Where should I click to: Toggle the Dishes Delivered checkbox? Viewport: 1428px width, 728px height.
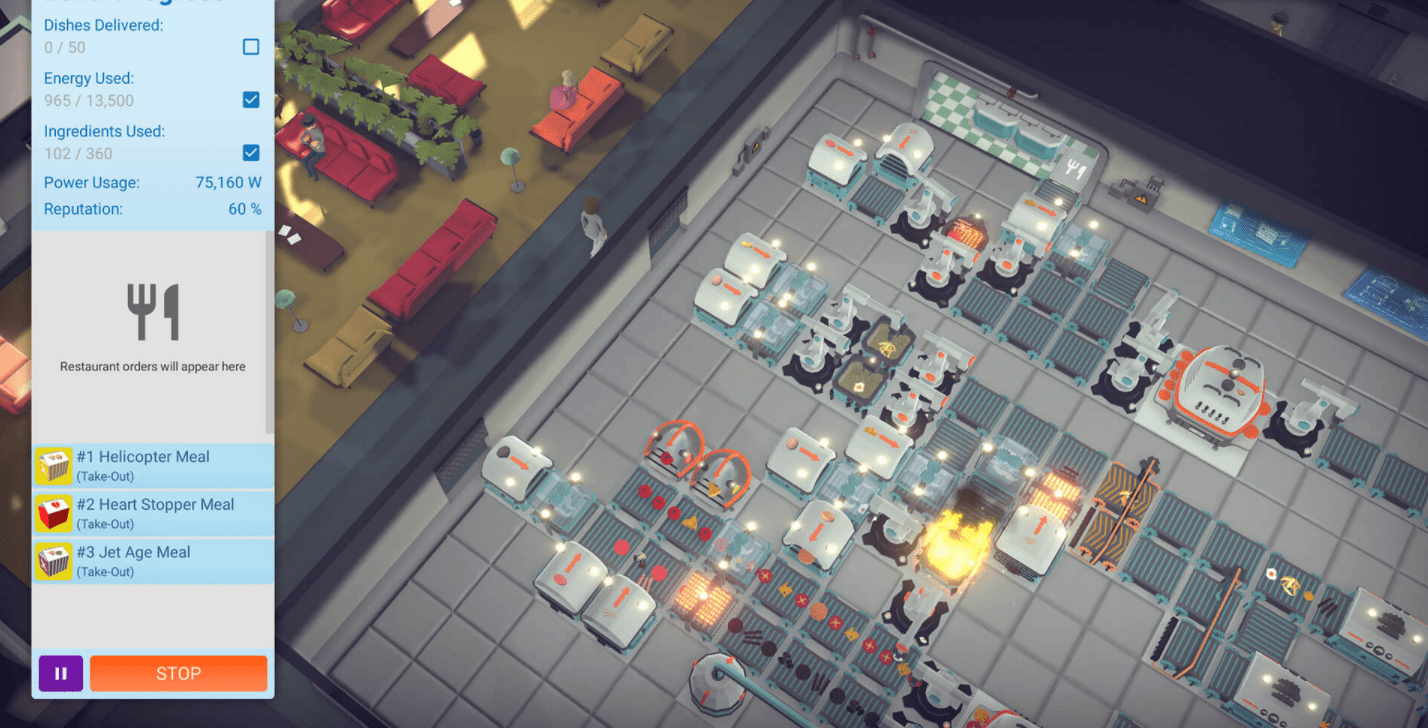[x=251, y=47]
